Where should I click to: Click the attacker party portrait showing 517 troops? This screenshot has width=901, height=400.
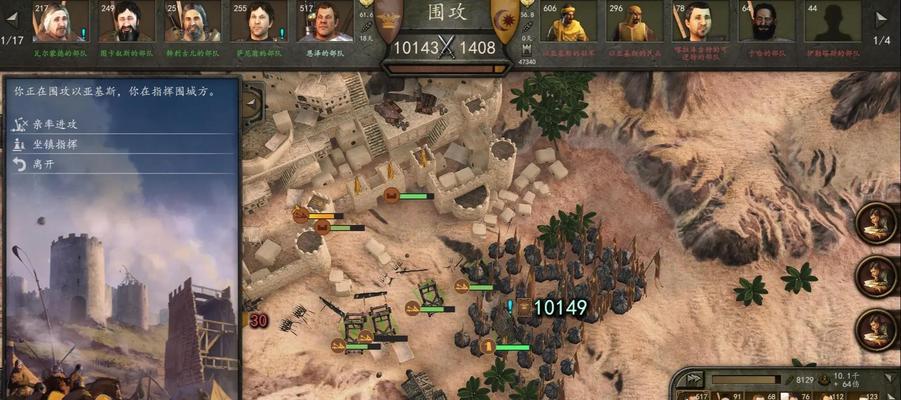[x=325, y=22]
